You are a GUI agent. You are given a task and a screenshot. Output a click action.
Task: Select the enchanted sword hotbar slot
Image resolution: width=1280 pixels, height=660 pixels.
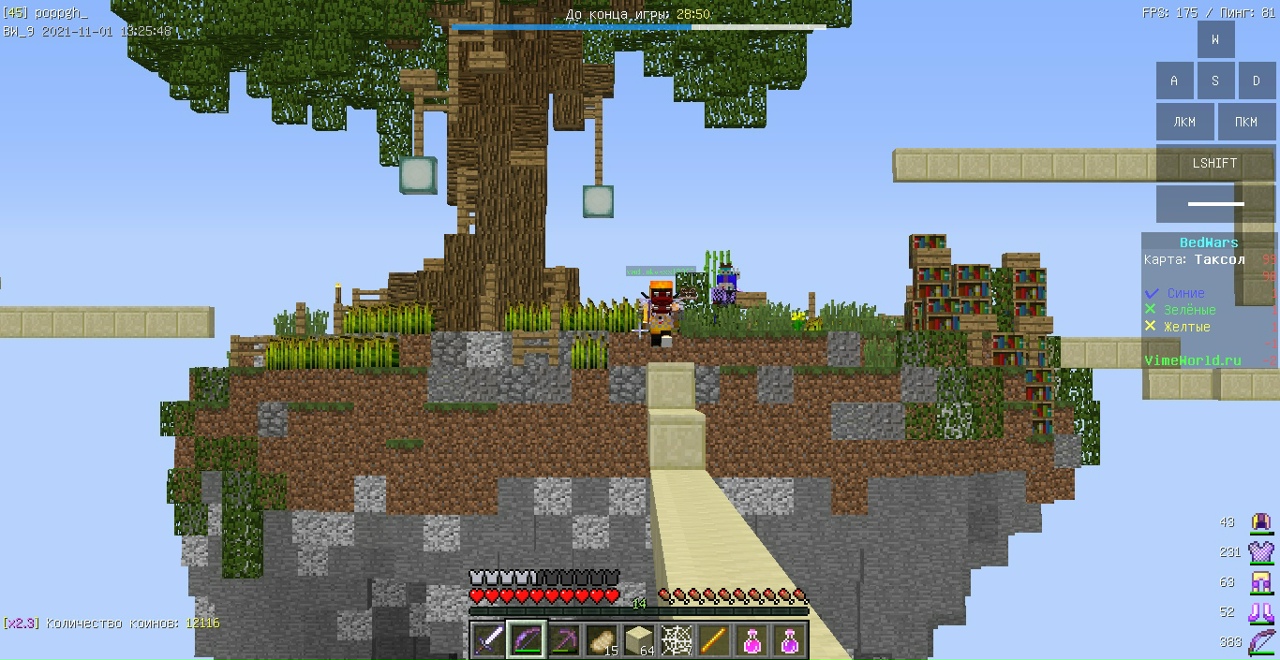click(491, 639)
